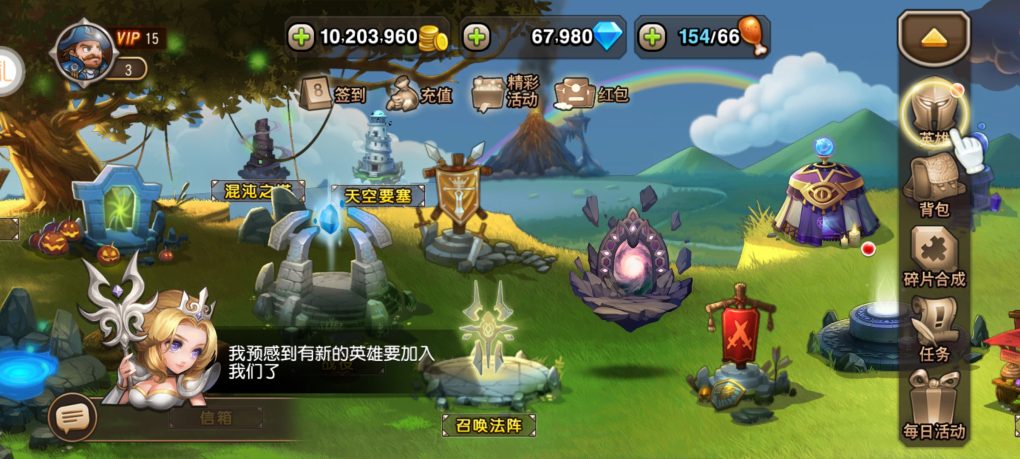The width and height of the screenshot is (1020, 459).
Task: Refill stamina using the chicken leg plus button
Action: [x=652, y=38]
